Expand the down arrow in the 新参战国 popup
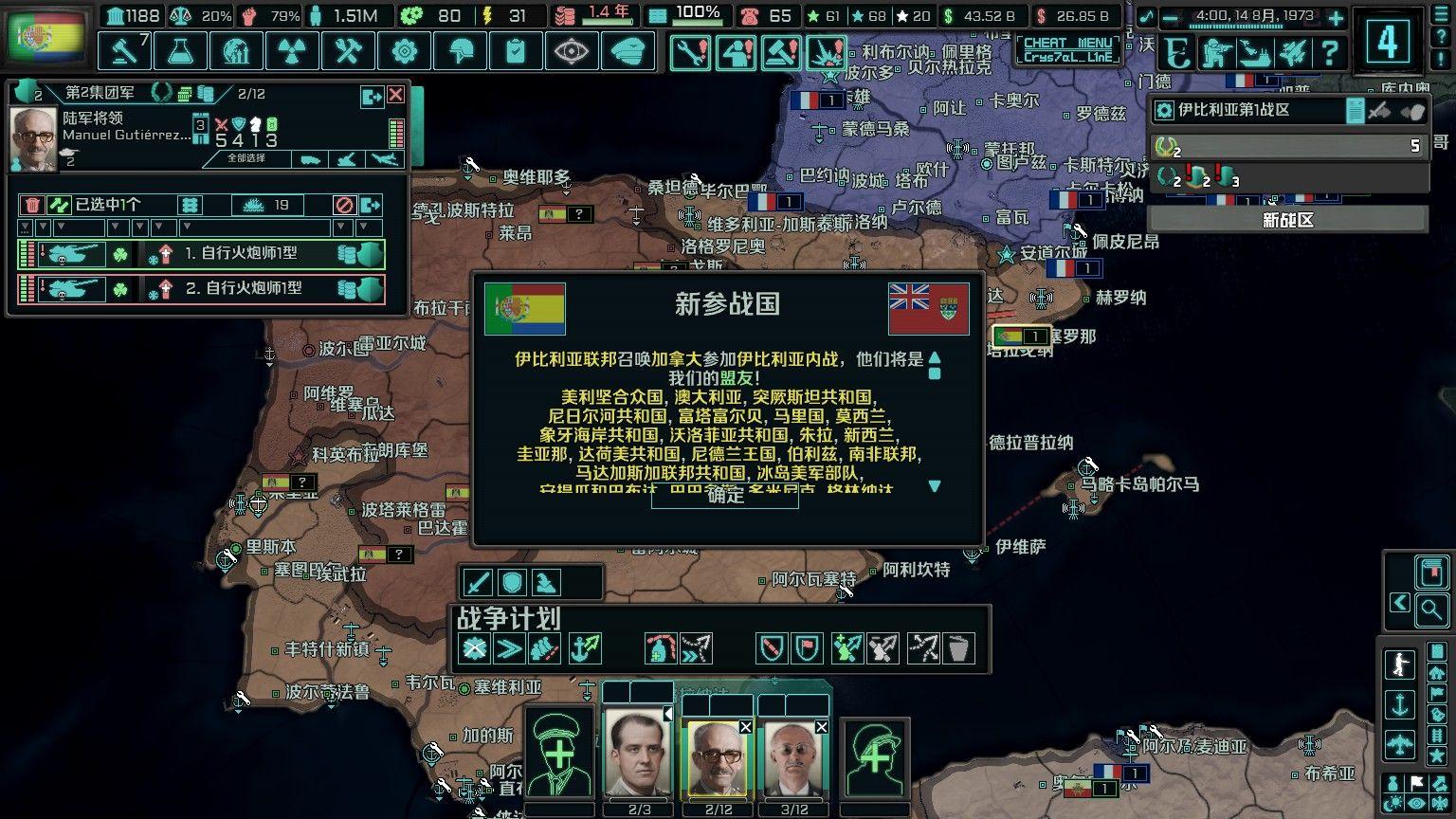 [x=936, y=486]
